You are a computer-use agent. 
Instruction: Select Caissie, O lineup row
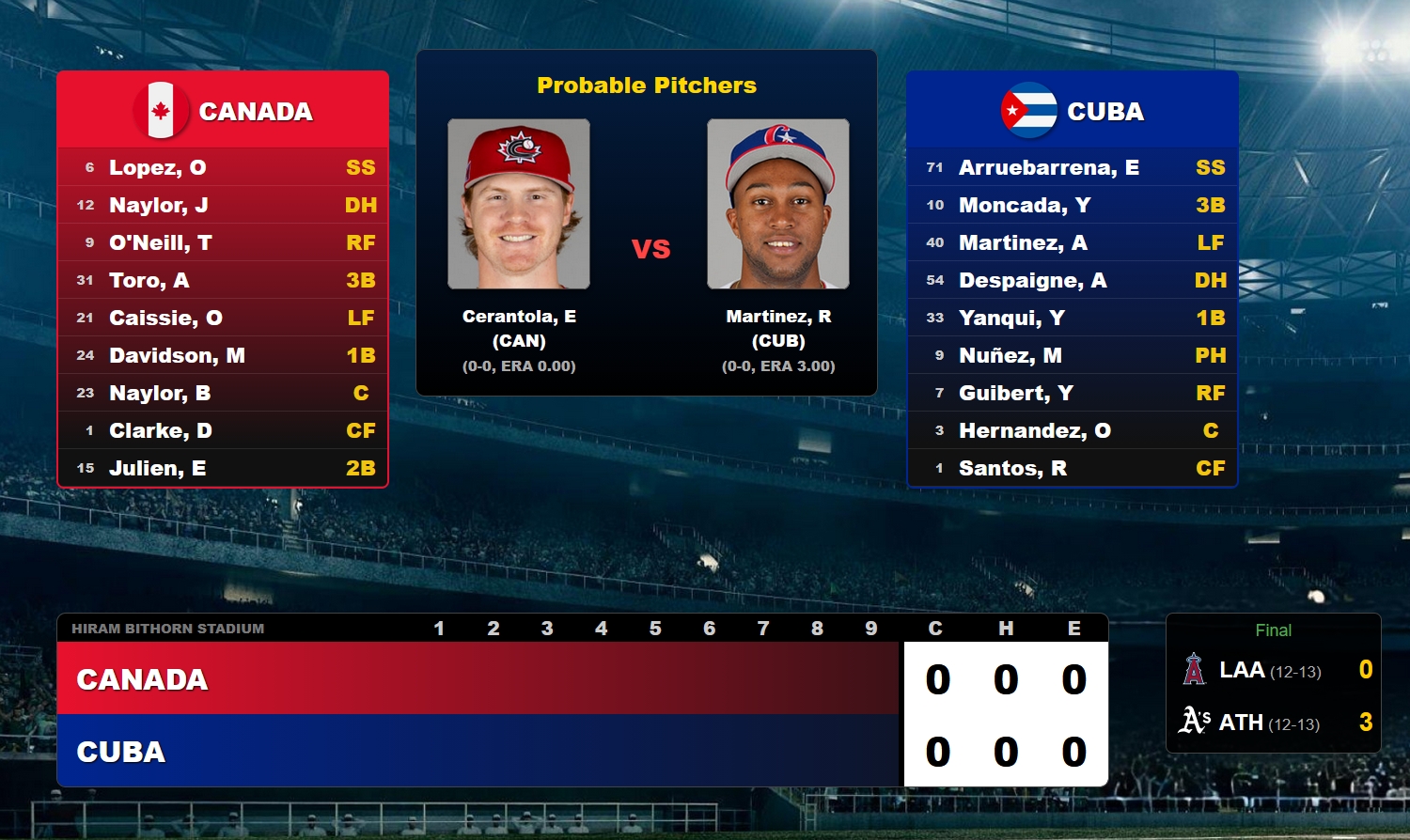(x=223, y=318)
